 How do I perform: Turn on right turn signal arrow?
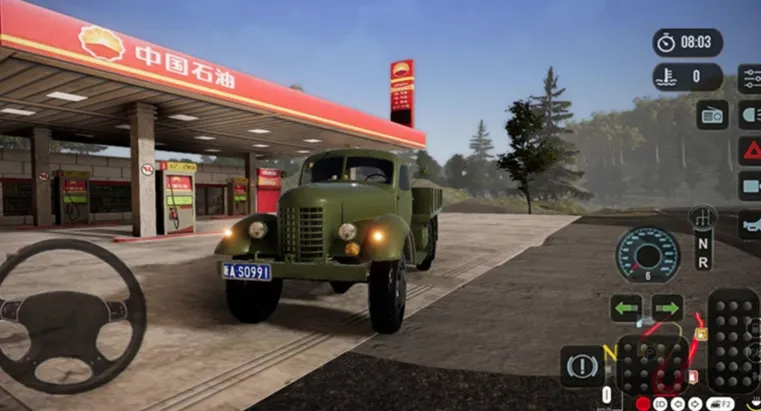(x=667, y=308)
